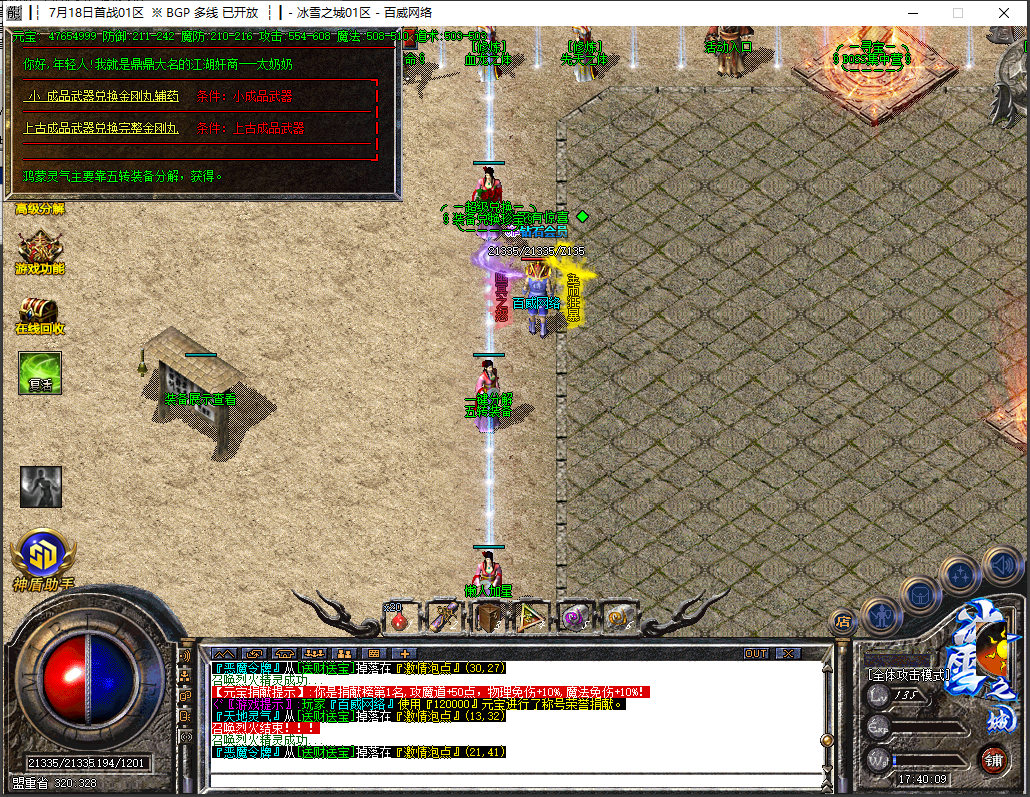Screen dimensions: 1030x797
Task: Select the orange swirl stone hotbar slot
Action: click(619, 618)
